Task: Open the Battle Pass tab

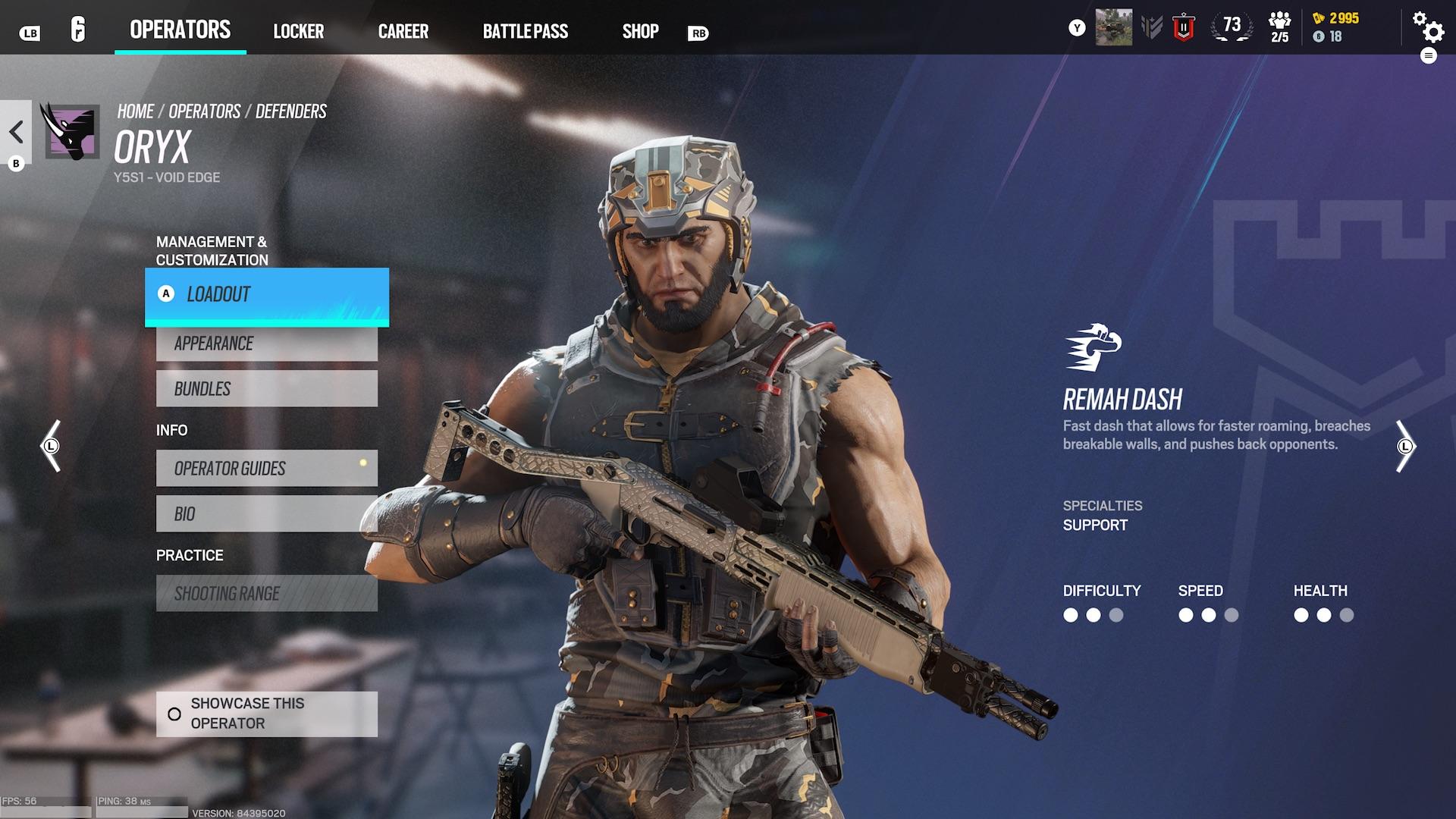Action: [525, 32]
